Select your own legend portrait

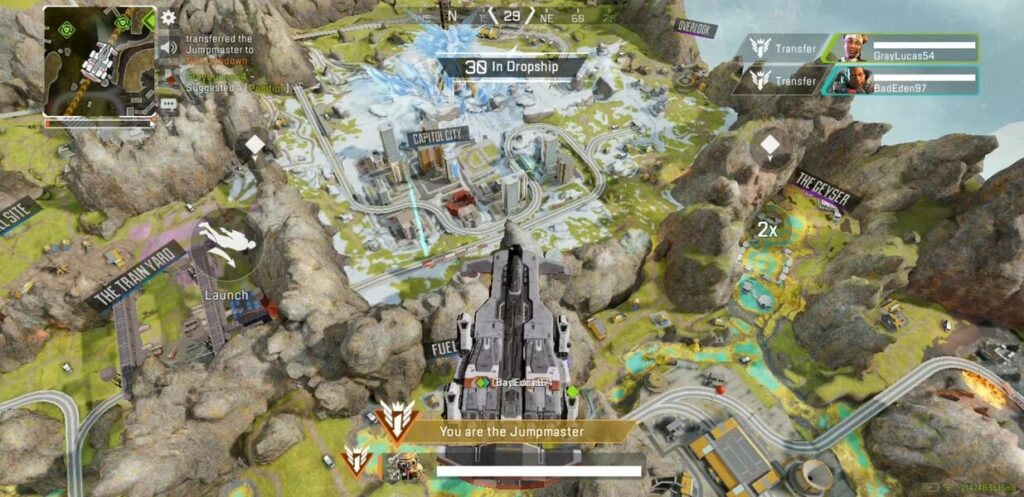403,467
